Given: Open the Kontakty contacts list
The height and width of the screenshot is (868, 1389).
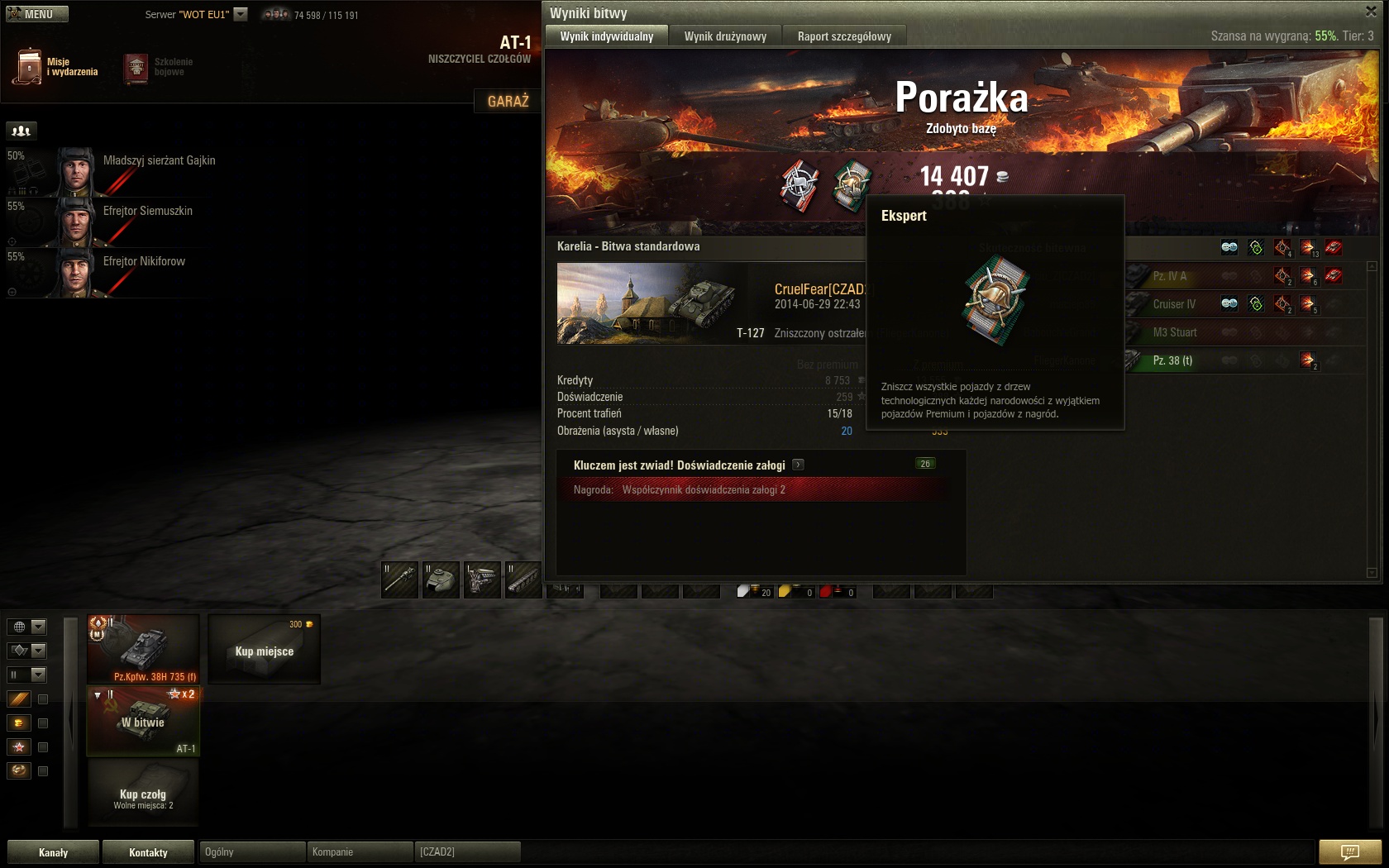Looking at the screenshot, I should click(148, 852).
